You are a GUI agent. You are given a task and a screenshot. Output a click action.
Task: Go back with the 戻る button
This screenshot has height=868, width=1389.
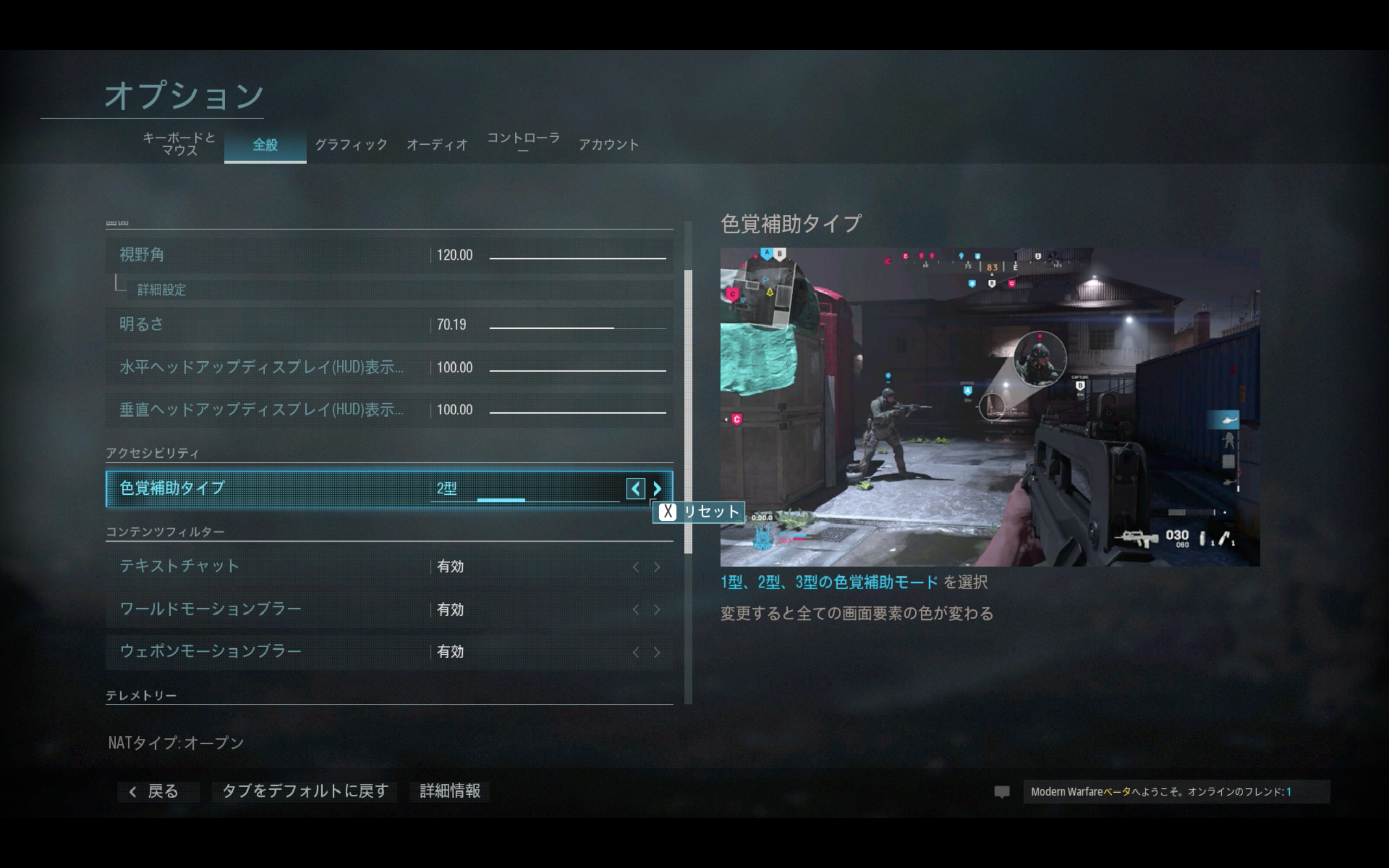click(x=155, y=792)
